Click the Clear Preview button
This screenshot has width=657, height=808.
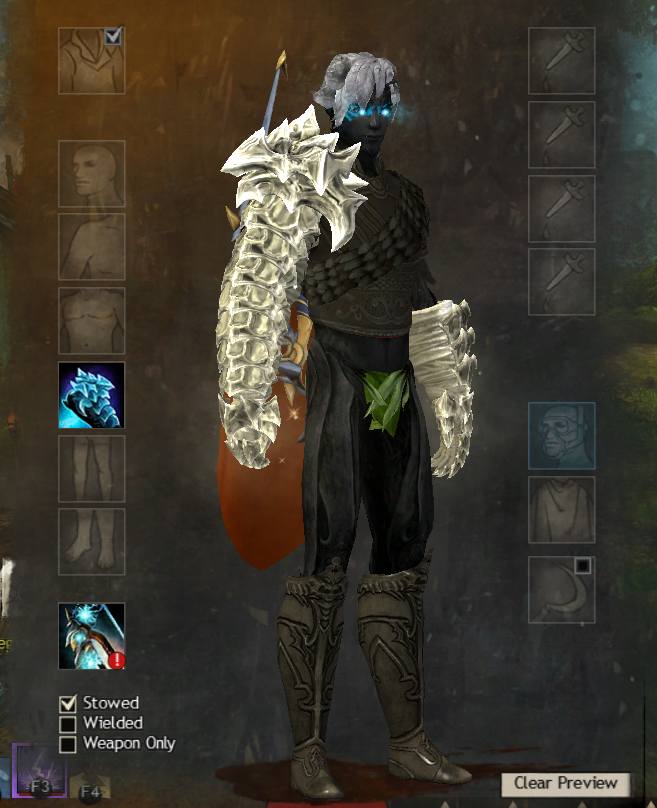tap(566, 783)
